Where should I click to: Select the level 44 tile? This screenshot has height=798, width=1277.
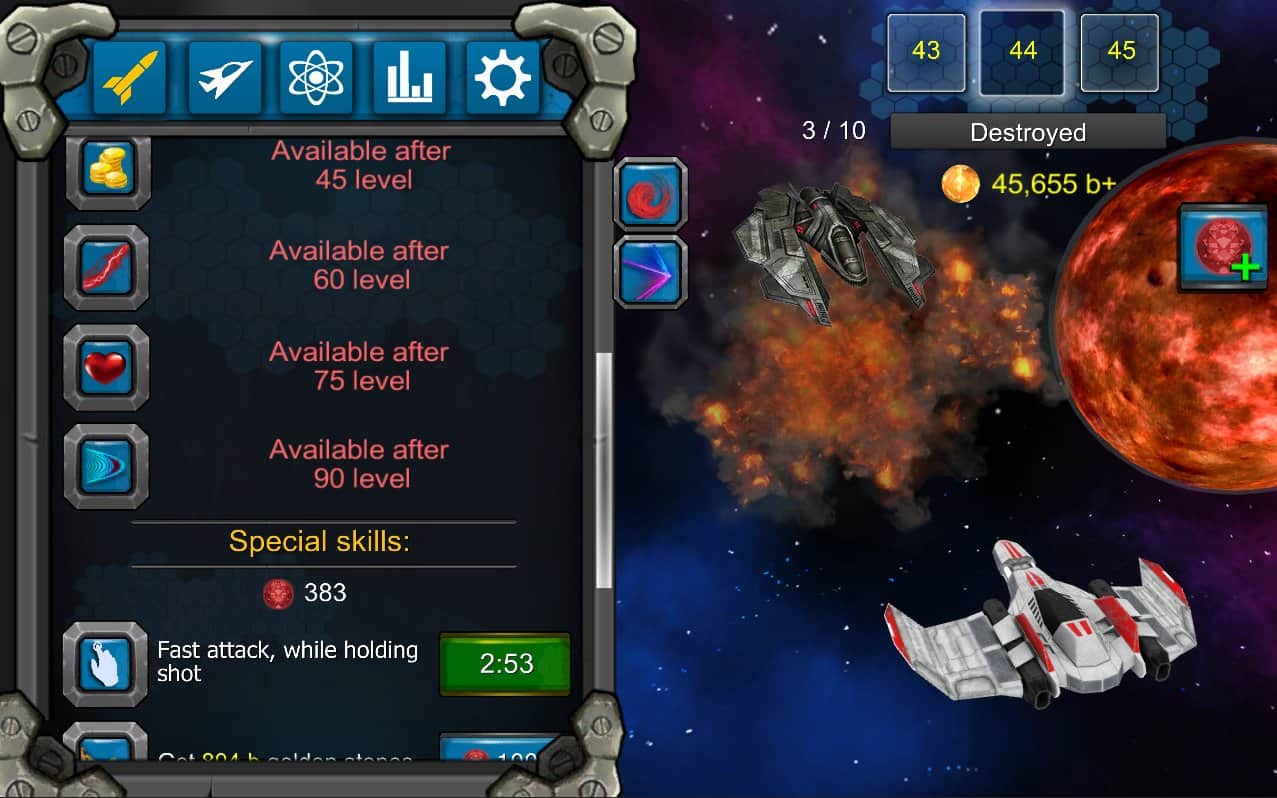click(x=1022, y=52)
